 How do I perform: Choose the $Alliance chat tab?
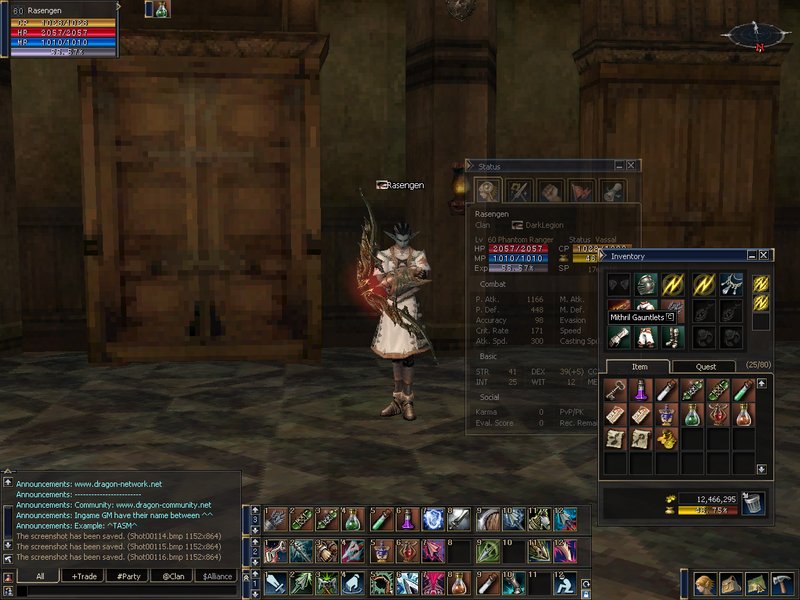point(219,576)
